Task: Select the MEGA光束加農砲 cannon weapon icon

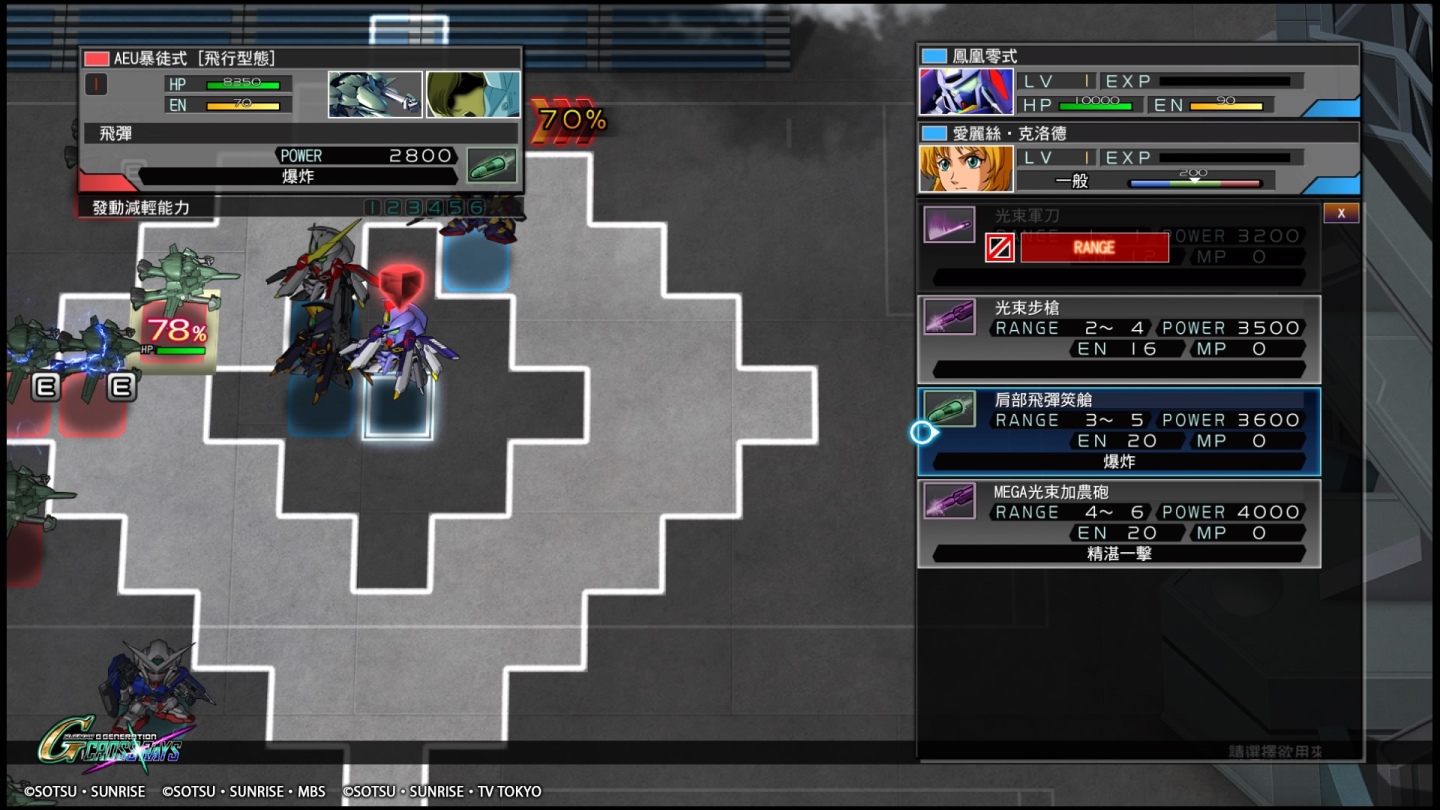Action: (x=950, y=501)
